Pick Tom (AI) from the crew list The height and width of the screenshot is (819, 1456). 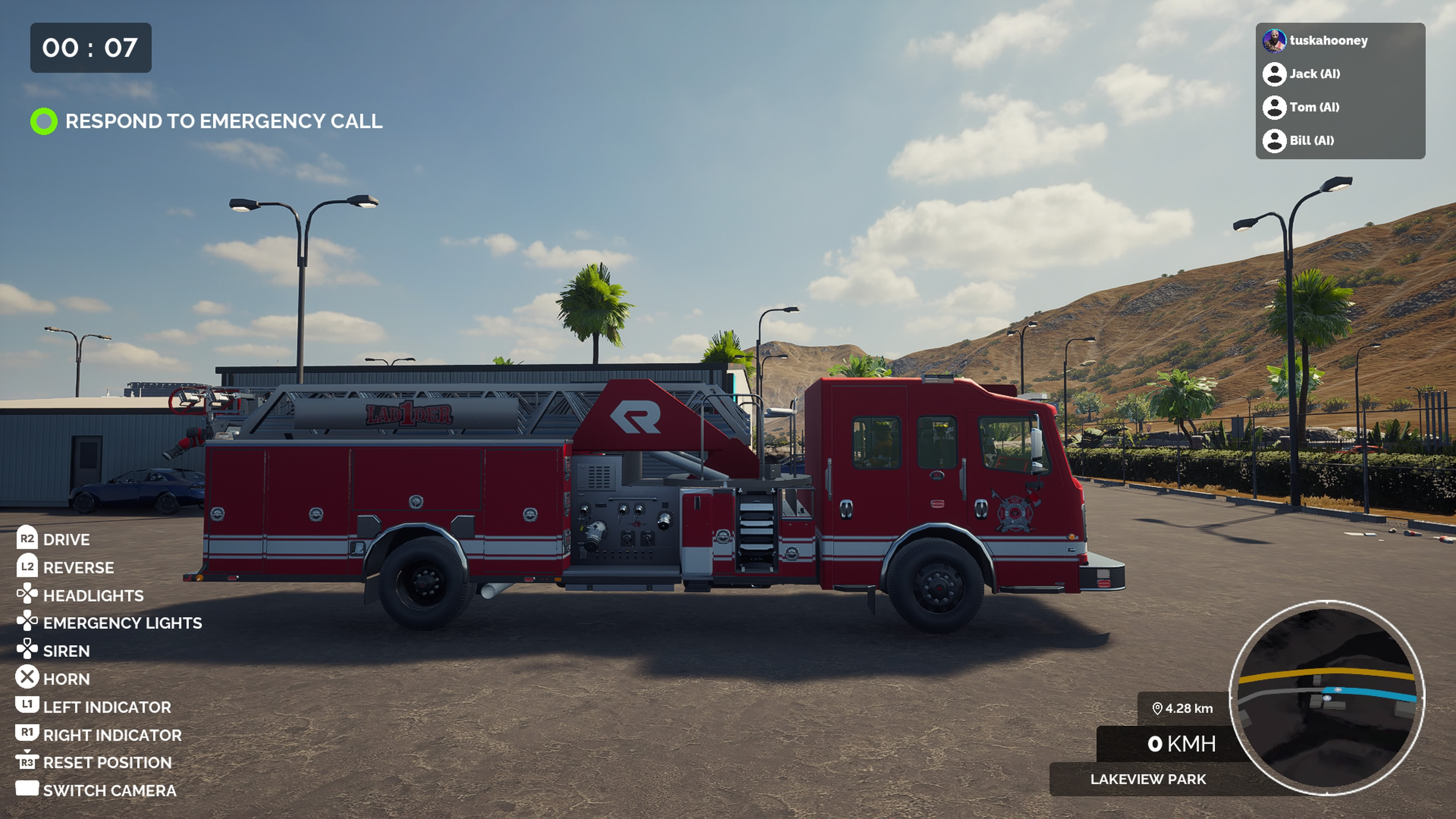pos(1313,107)
